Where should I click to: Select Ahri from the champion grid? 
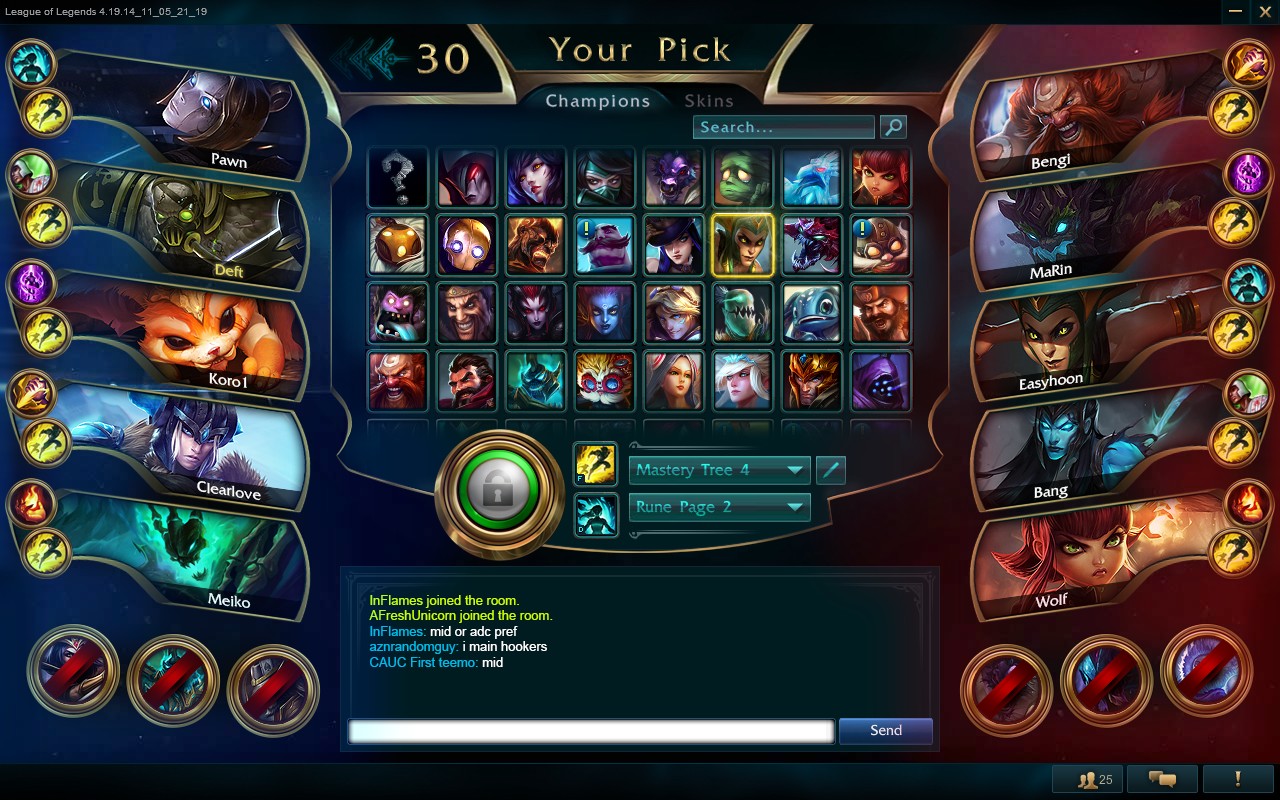pos(536,178)
